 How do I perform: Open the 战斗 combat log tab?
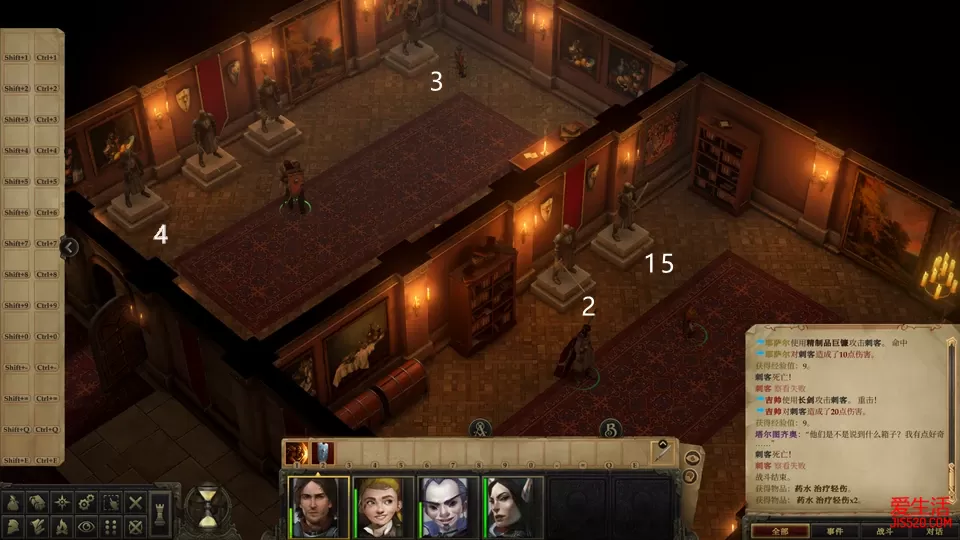pos(884,531)
